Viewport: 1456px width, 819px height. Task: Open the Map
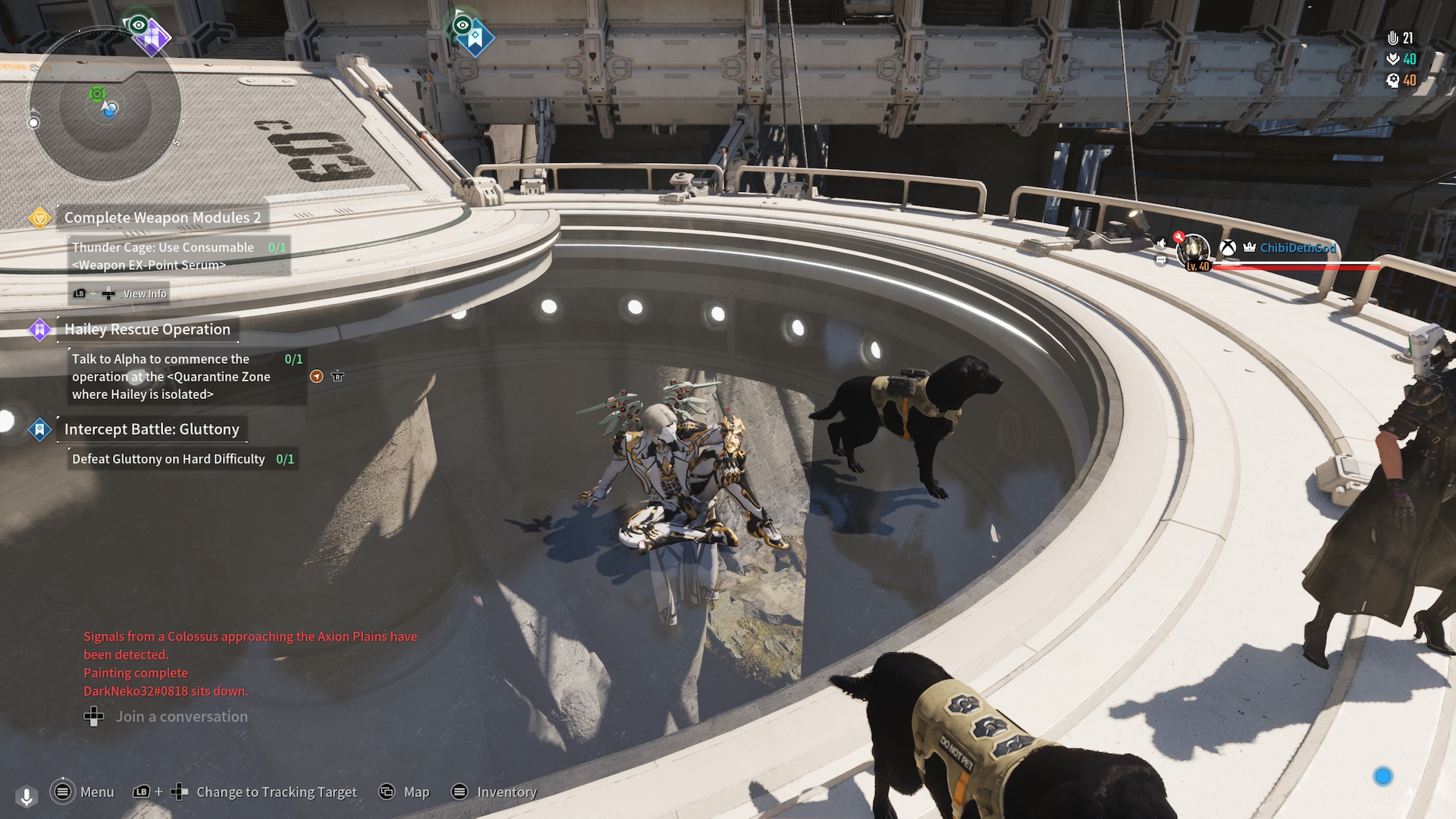[404, 792]
